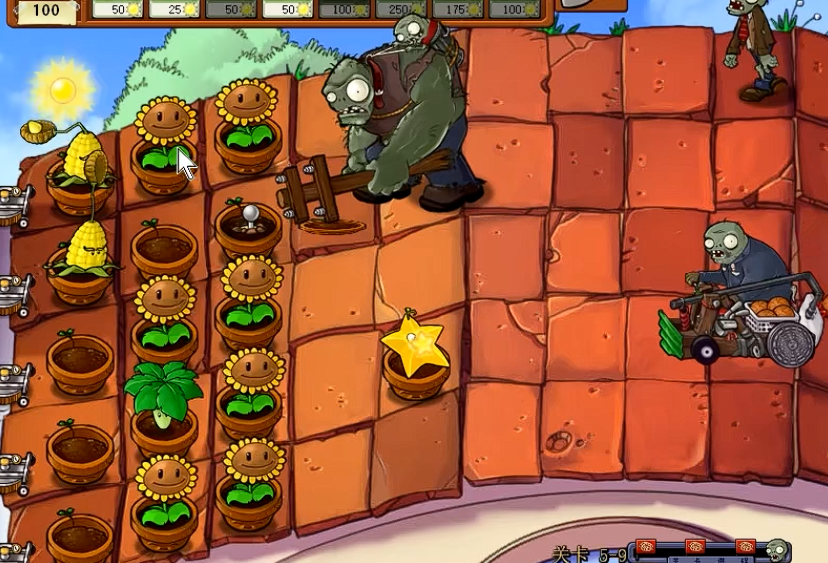The image size is (828, 563).
Task: Pick the seed packet priced at 175
Action: 458,9
